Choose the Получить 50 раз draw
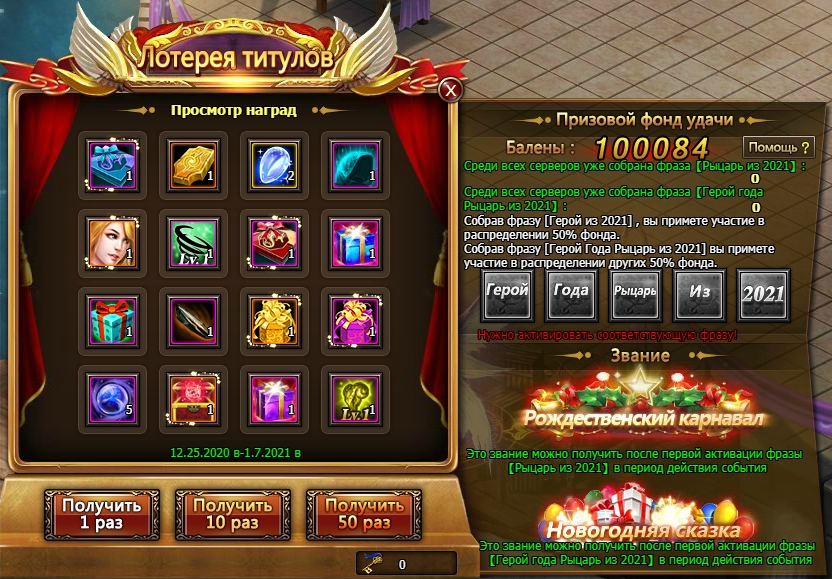The width and height of the screenshot is (832, 579). 355,514
